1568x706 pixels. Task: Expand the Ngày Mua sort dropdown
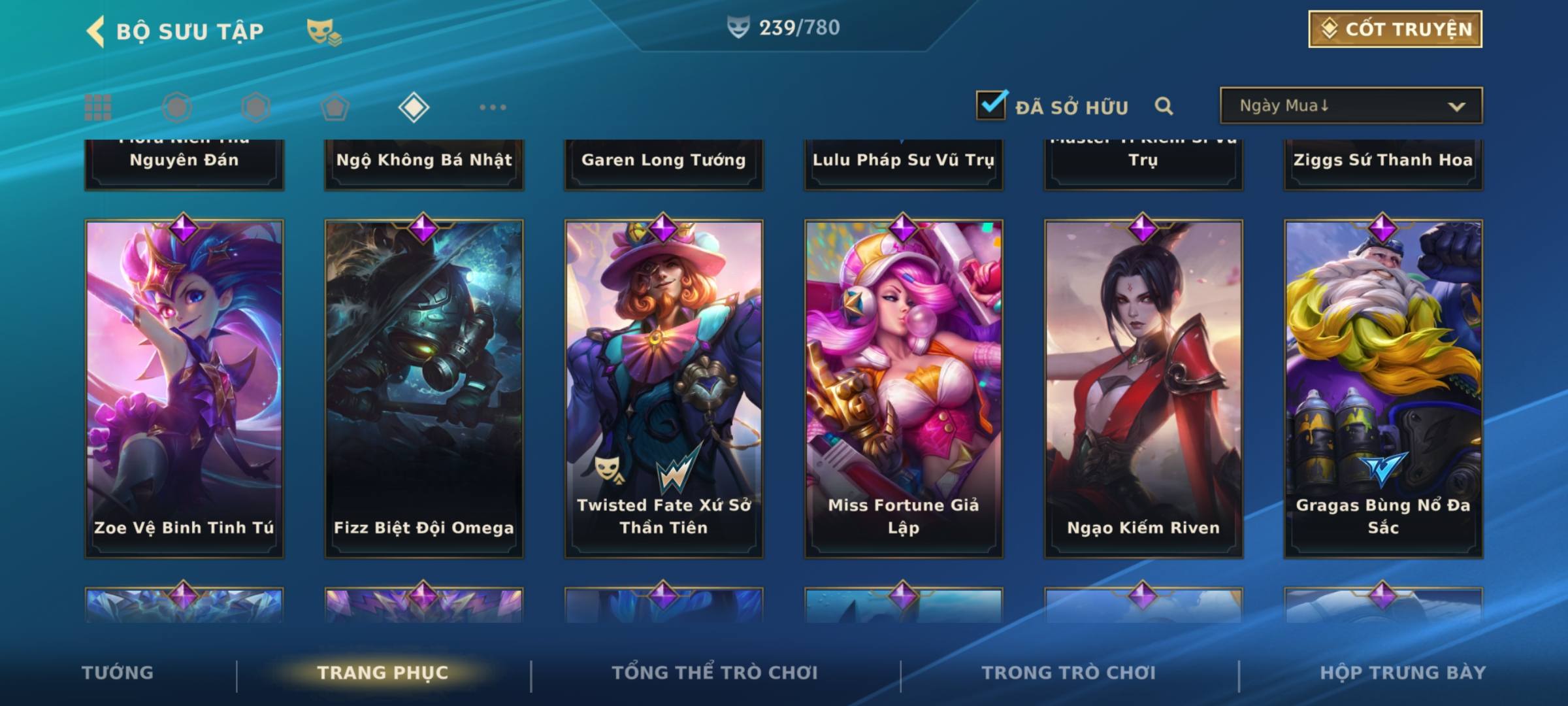tap(1351, 106)
